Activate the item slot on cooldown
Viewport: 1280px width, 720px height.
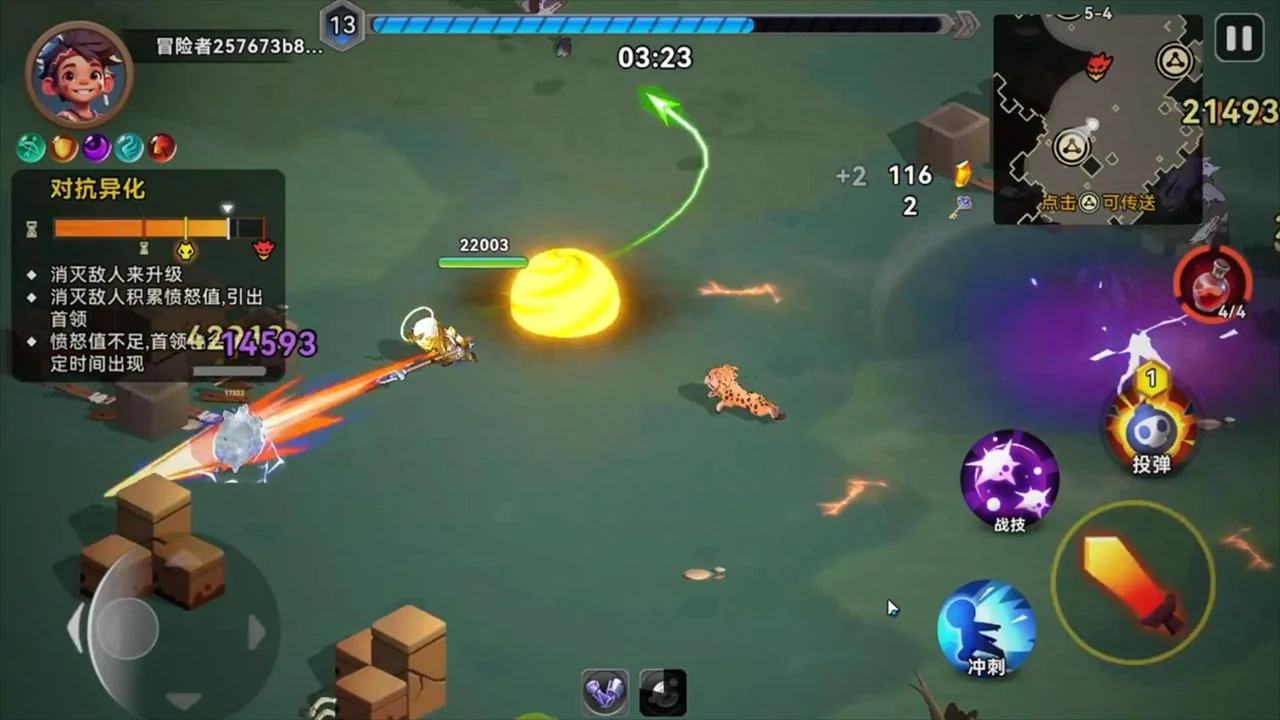(x=663, y=692)
